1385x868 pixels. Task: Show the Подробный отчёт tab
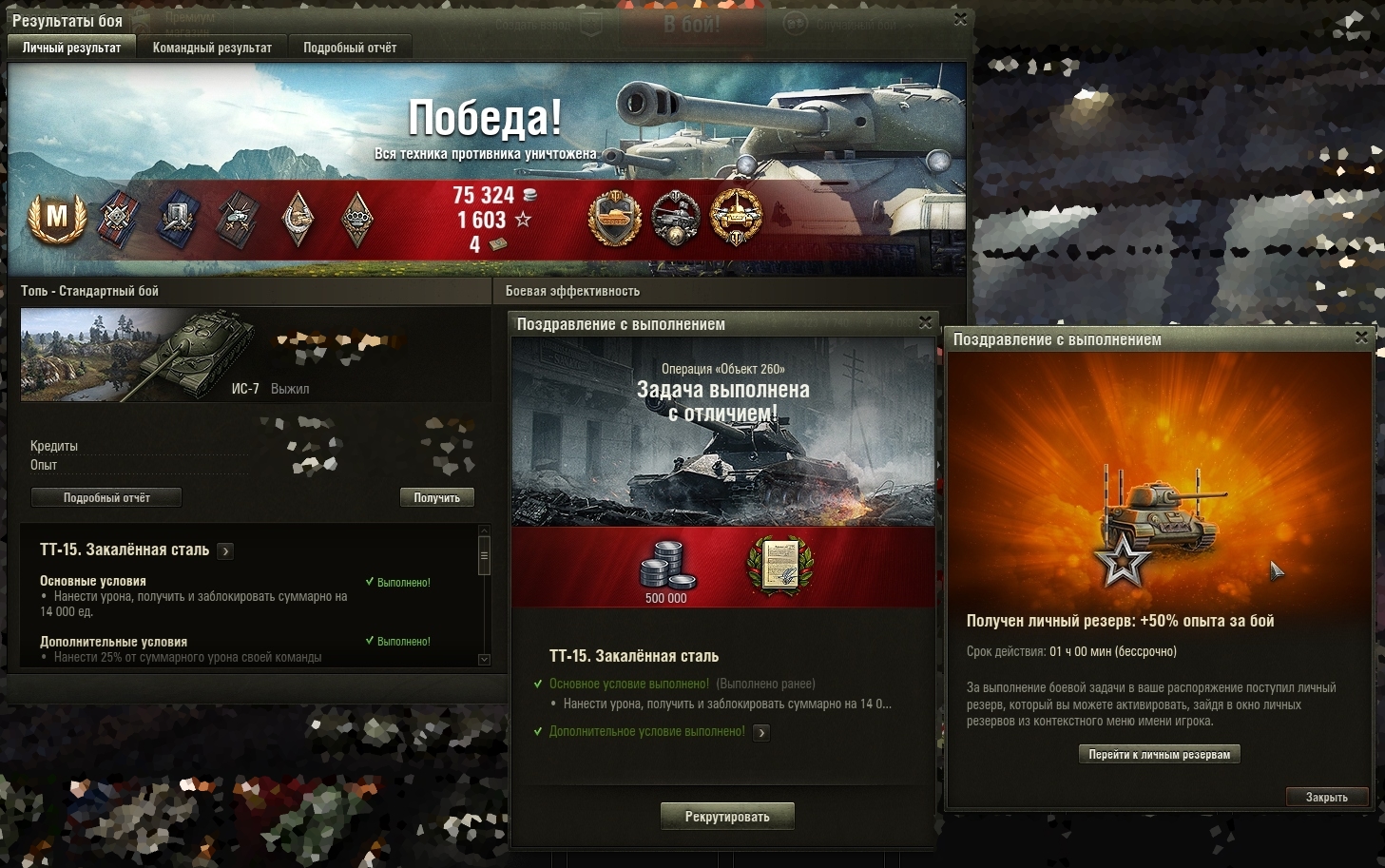point(350,48)
